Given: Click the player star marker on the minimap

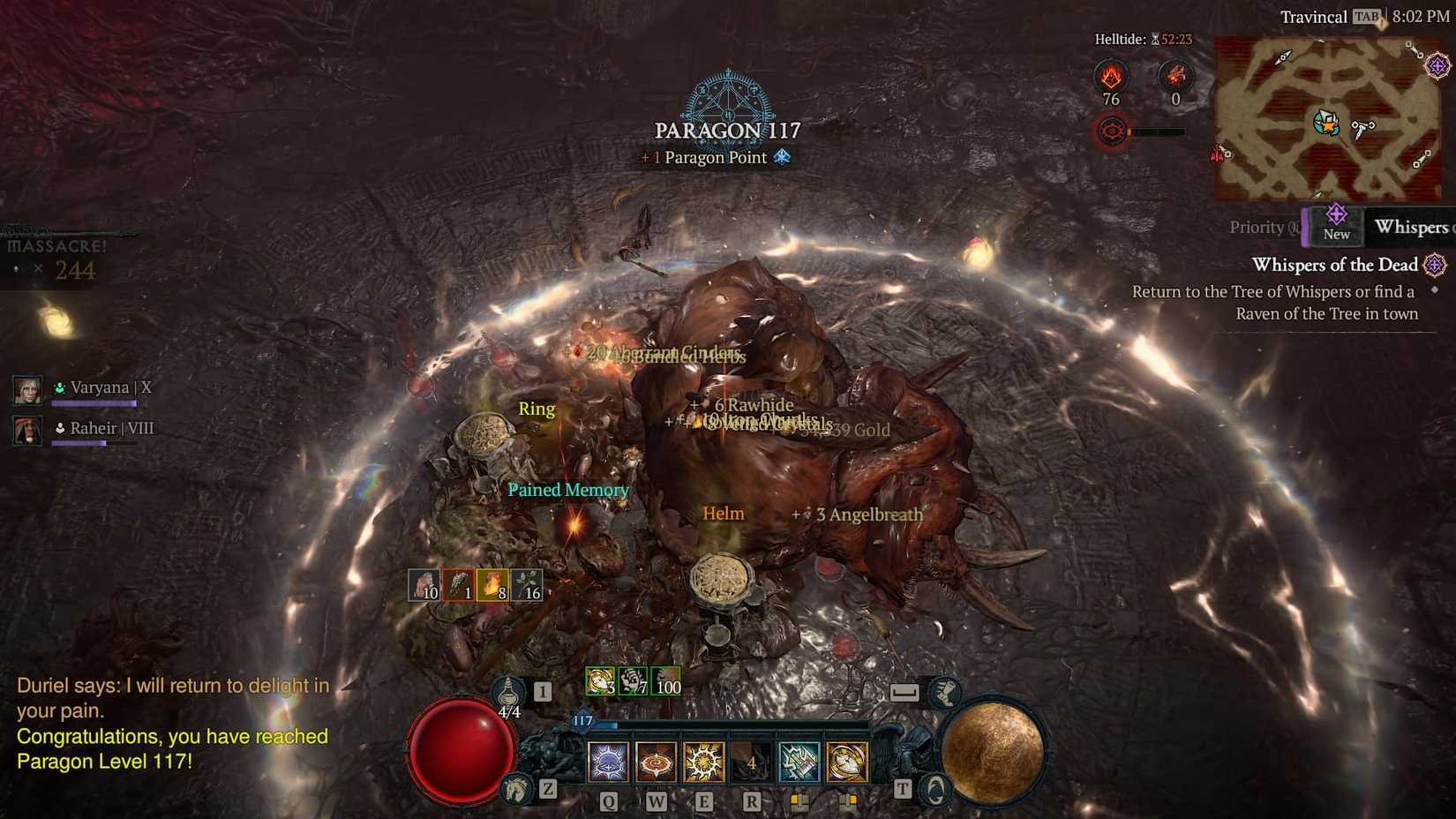Looking at the screenshot, I should click(x=1328, y=125).
